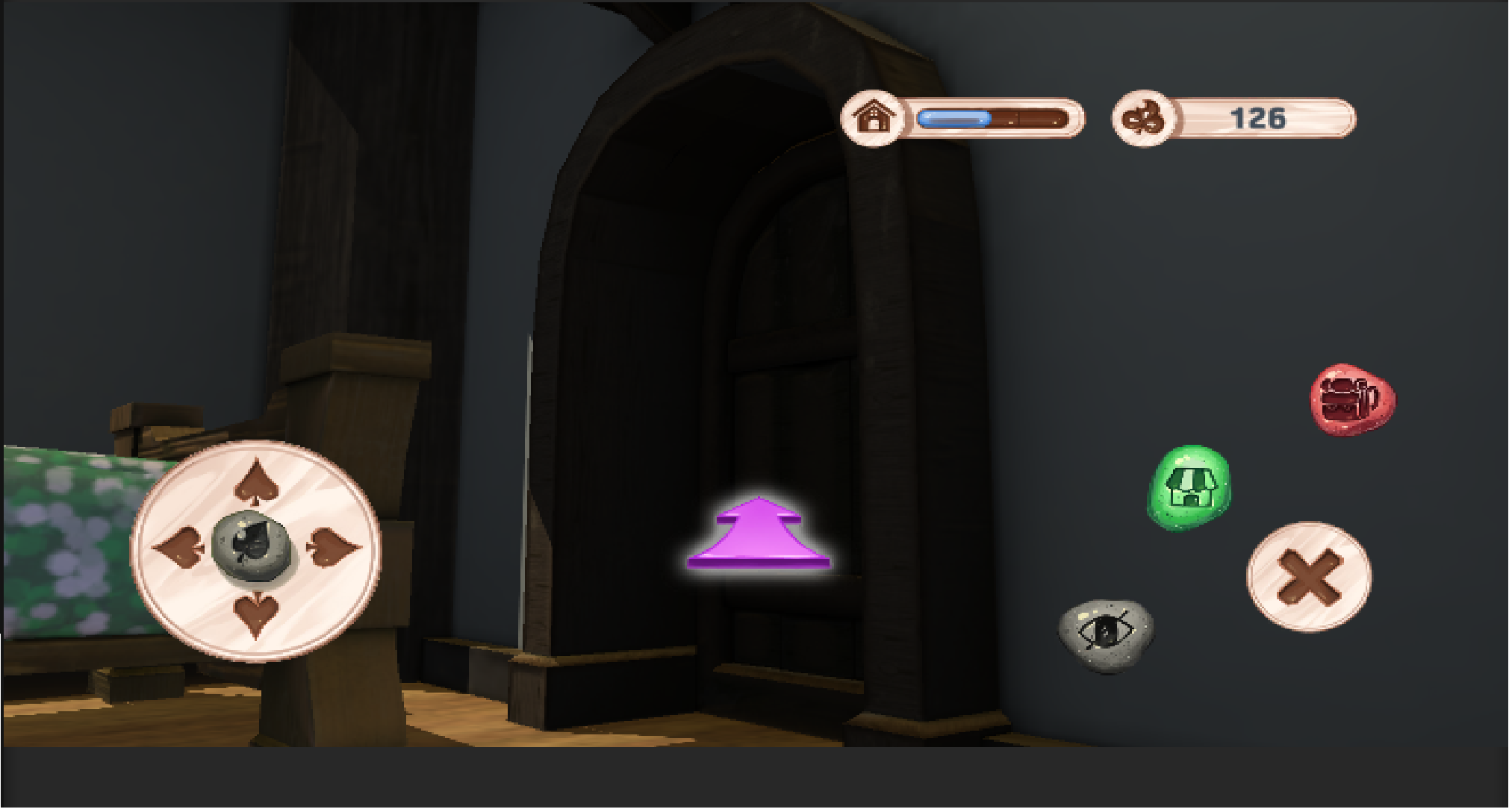Click the blue home progress bar
1509x812 pixels.
coord(954,117)
